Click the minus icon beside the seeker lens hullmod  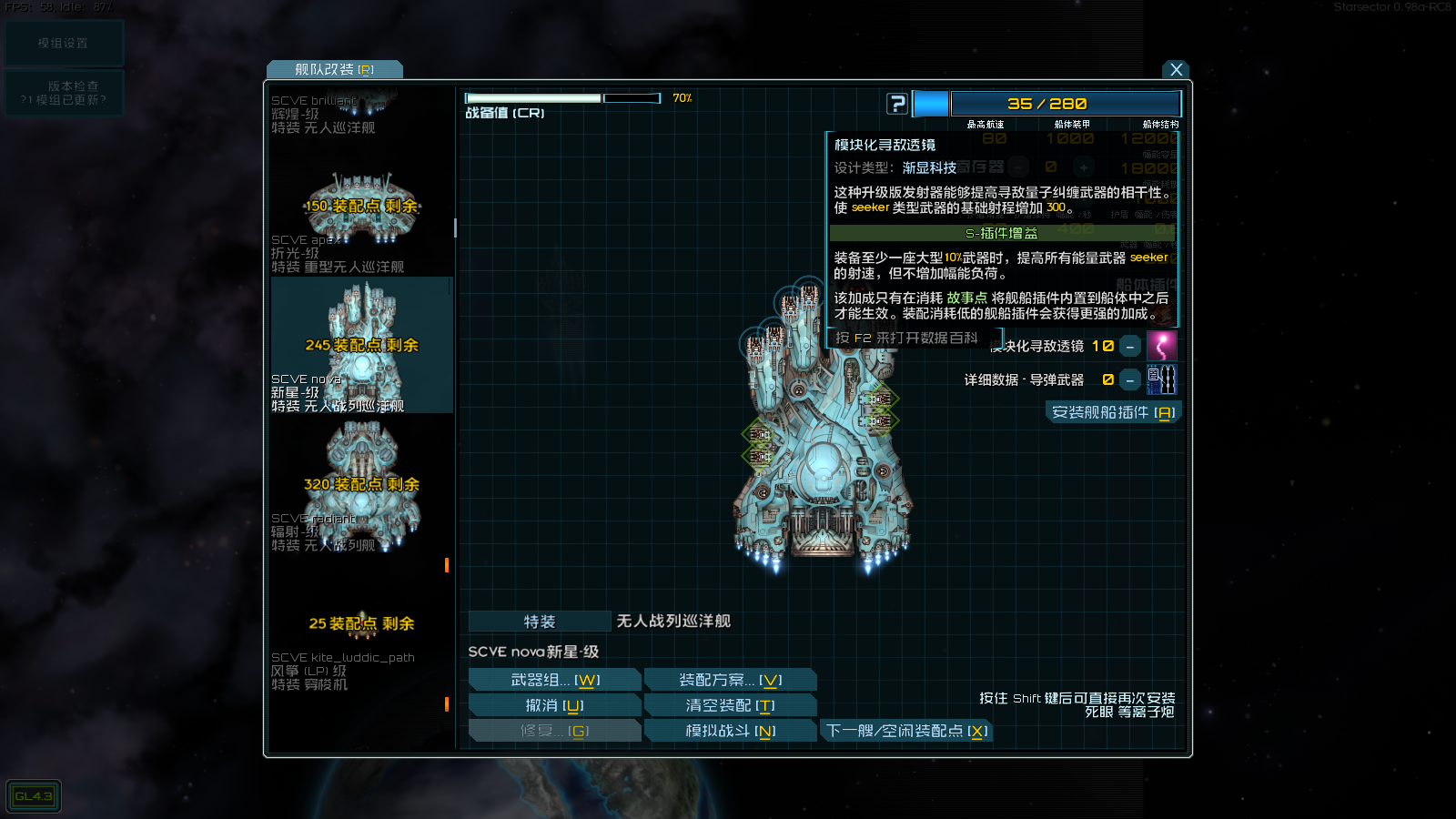pyautogui.click(x=1129, y=346)
